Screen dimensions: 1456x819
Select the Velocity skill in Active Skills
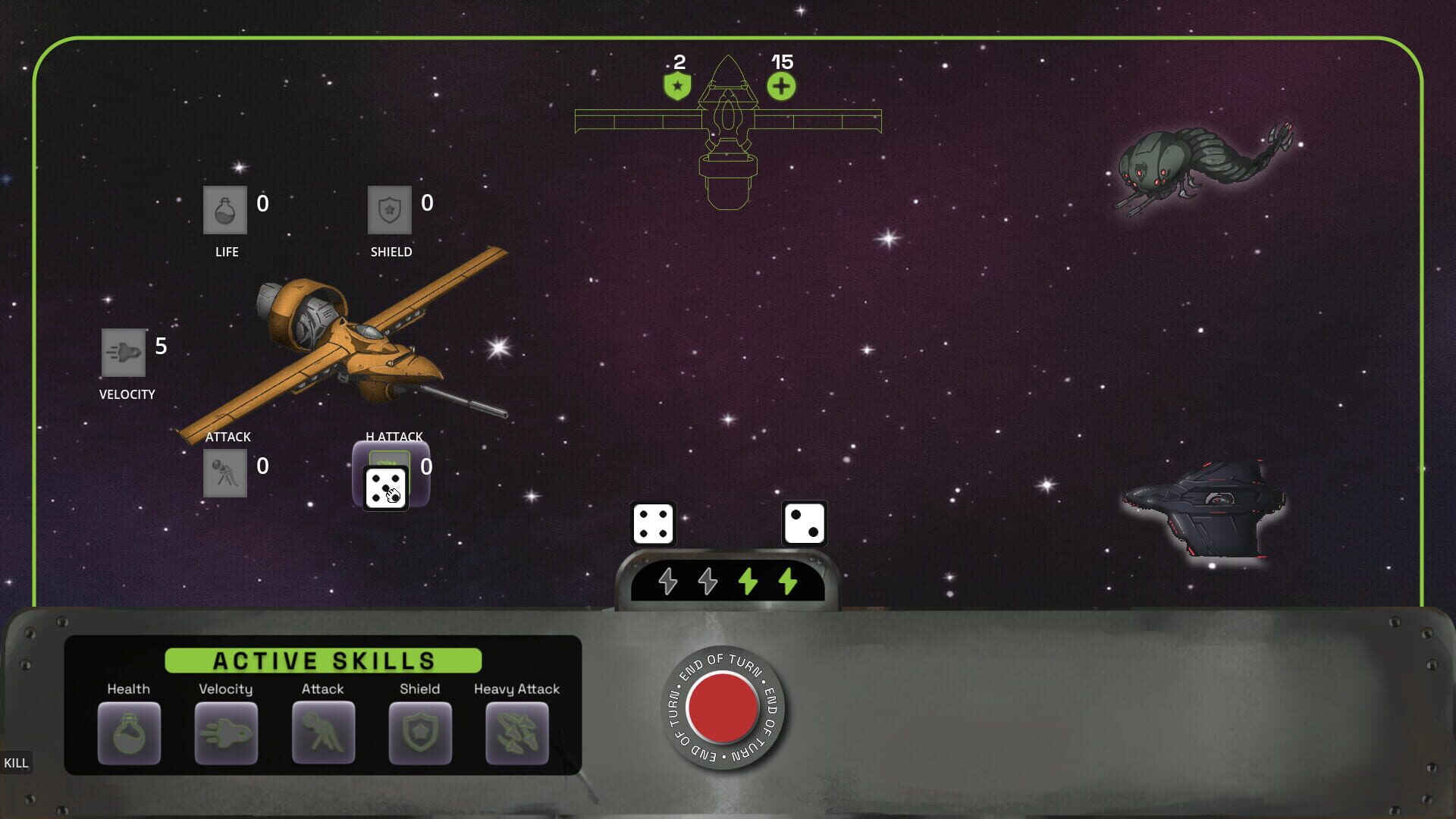coord(226,733)
